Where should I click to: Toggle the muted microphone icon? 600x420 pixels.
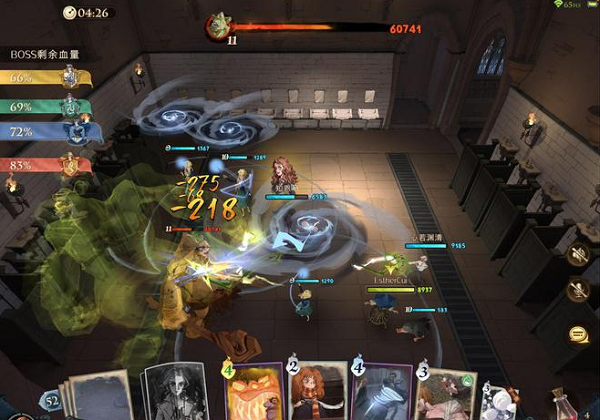click(x=577, y=292)
